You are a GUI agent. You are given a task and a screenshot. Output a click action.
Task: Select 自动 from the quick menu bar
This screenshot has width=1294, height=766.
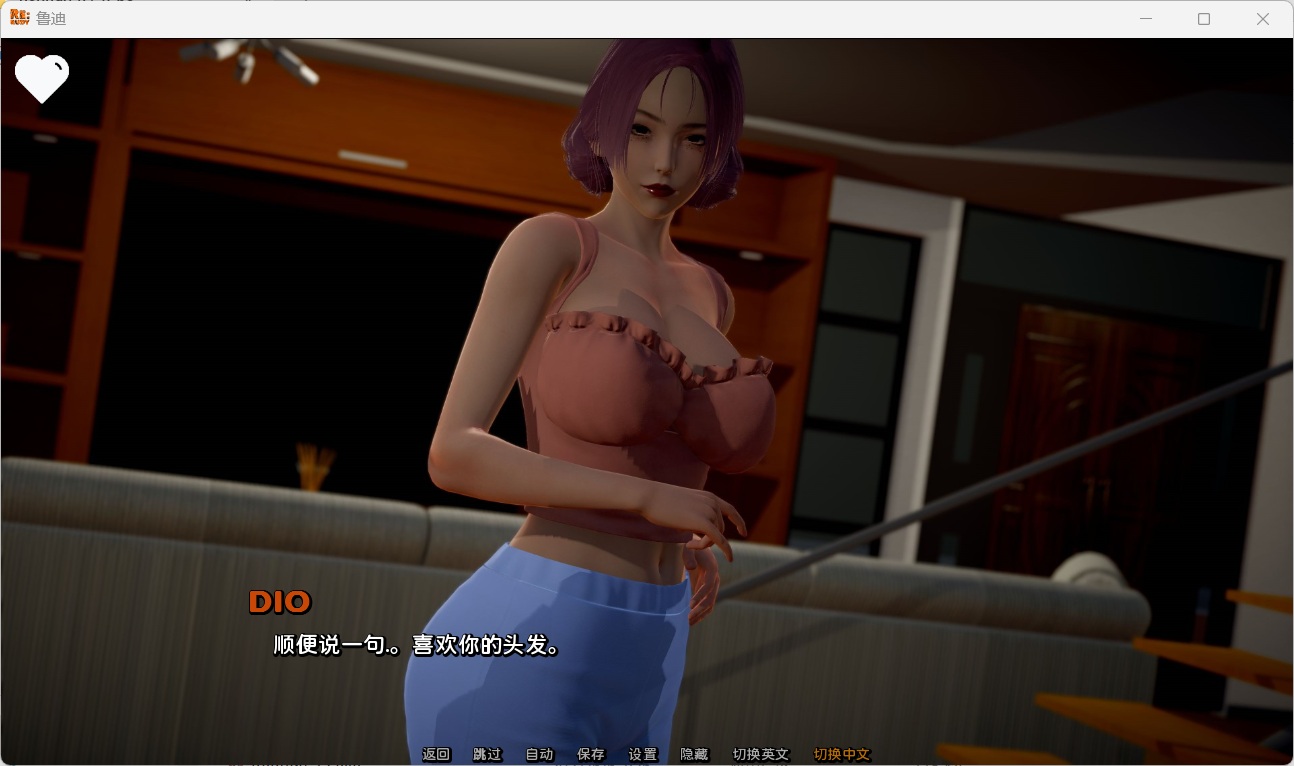[540, 754]
